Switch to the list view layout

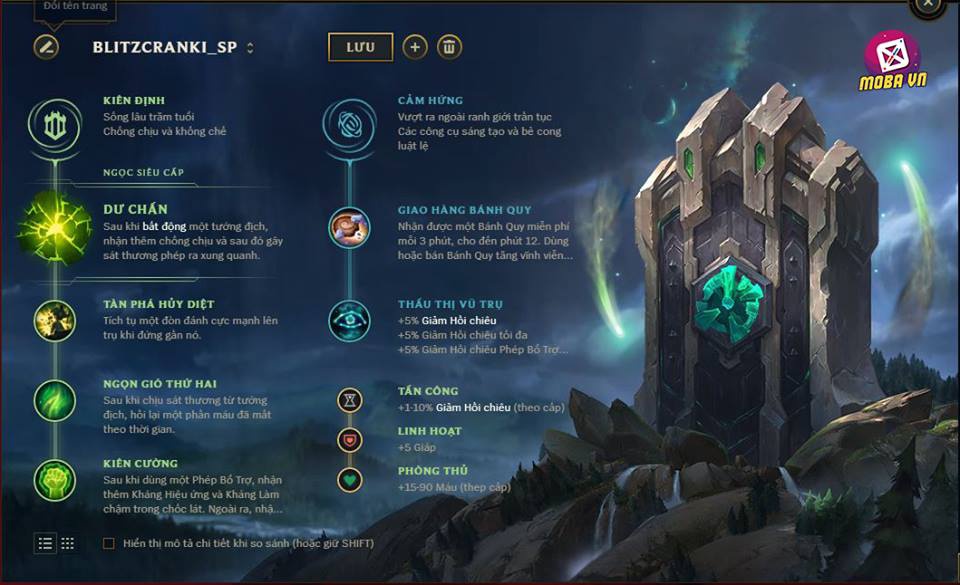tap(45, 543)
